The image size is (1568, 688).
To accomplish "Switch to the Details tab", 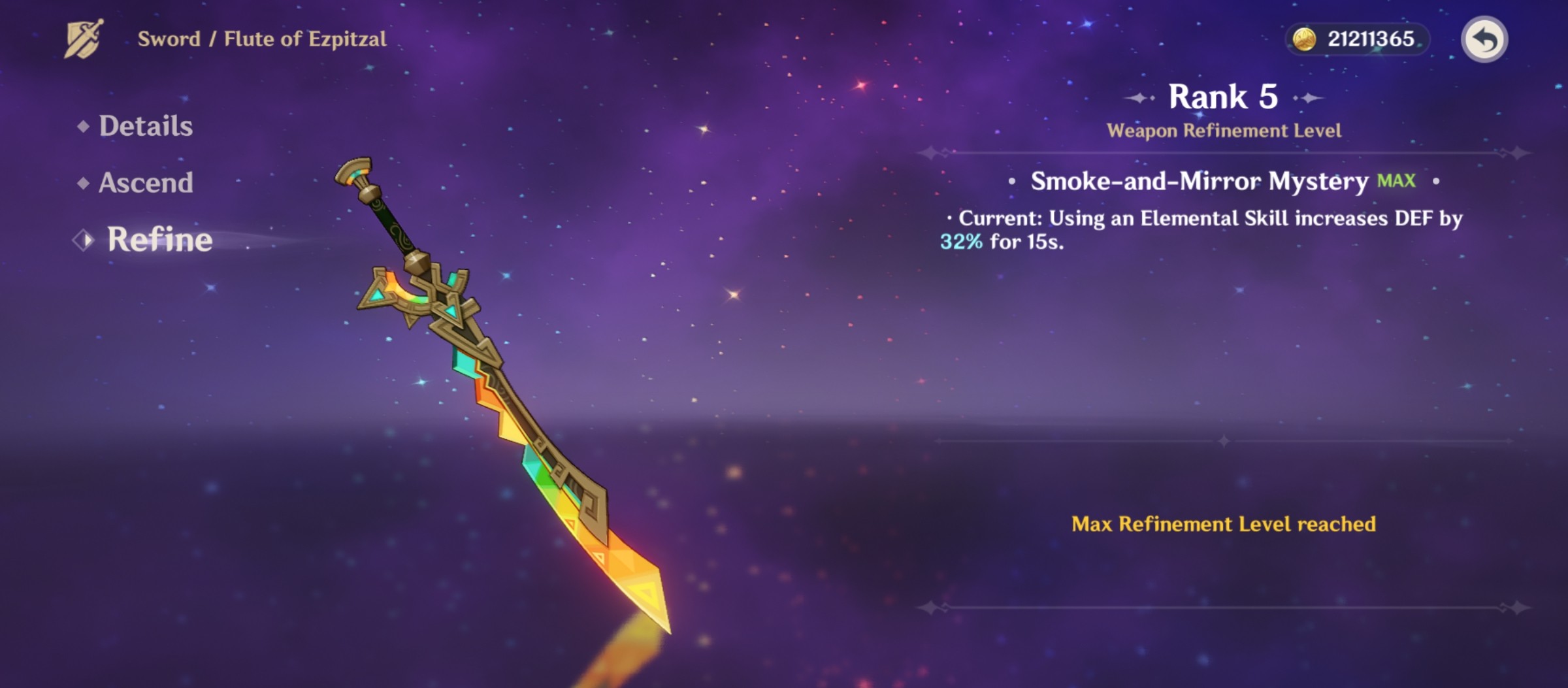I will click(x=146, y=127).
